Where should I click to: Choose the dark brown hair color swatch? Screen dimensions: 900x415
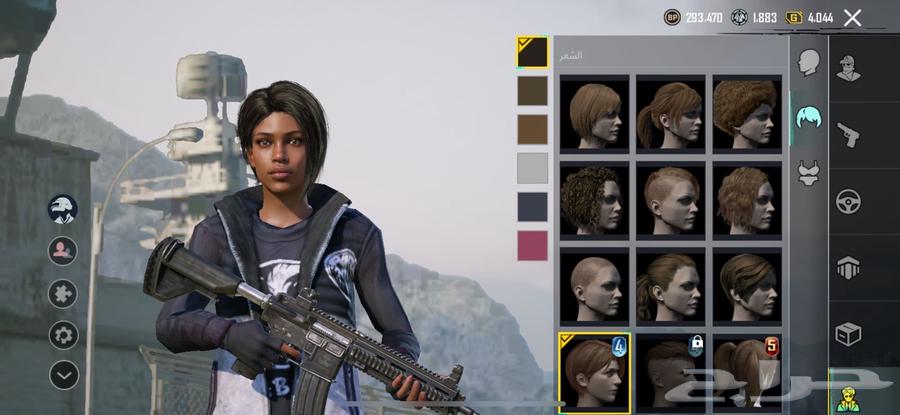(532, 91)
